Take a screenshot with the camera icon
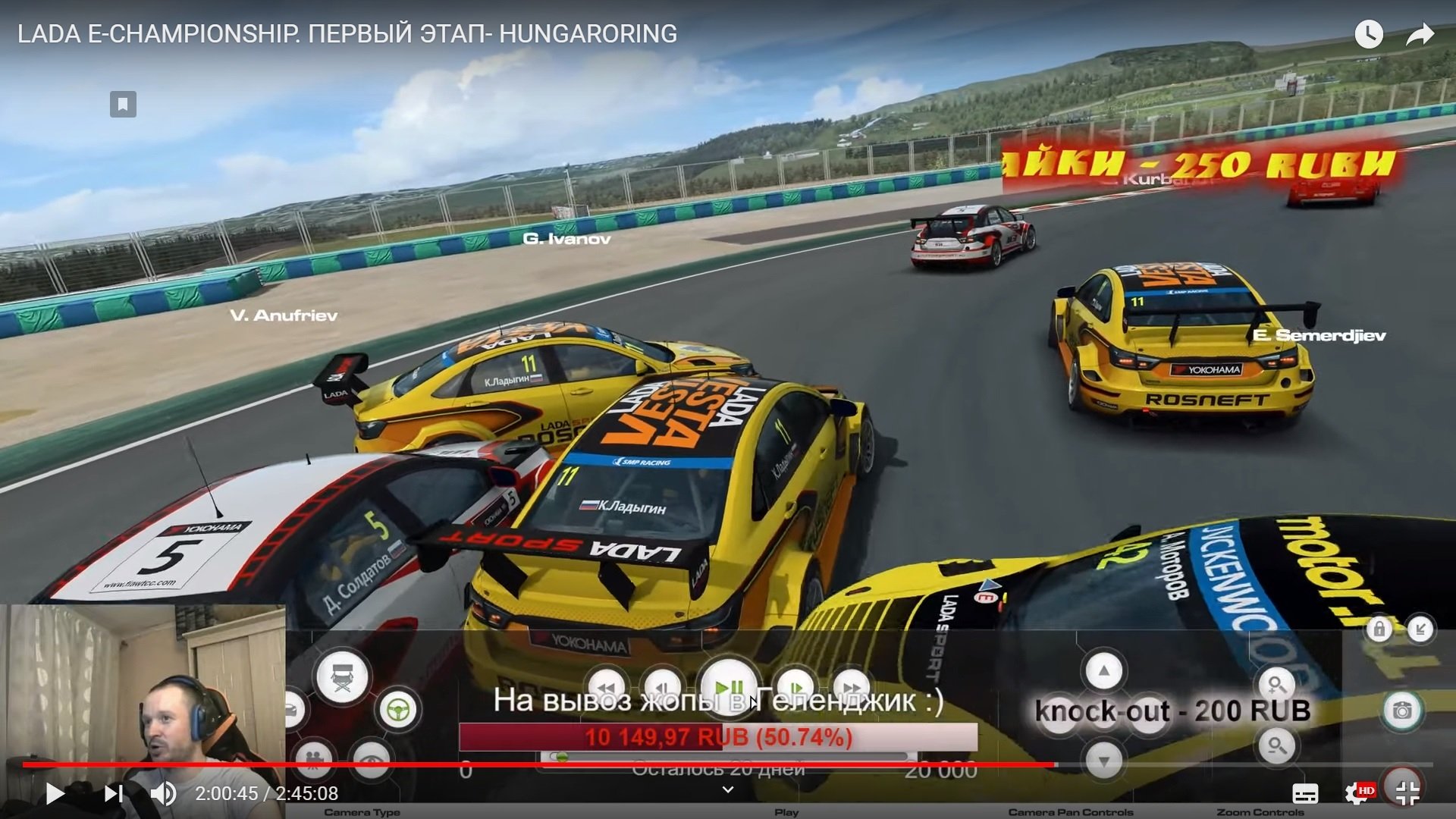Screen dimensions: 1456x819 click(x=1401, y=711)
